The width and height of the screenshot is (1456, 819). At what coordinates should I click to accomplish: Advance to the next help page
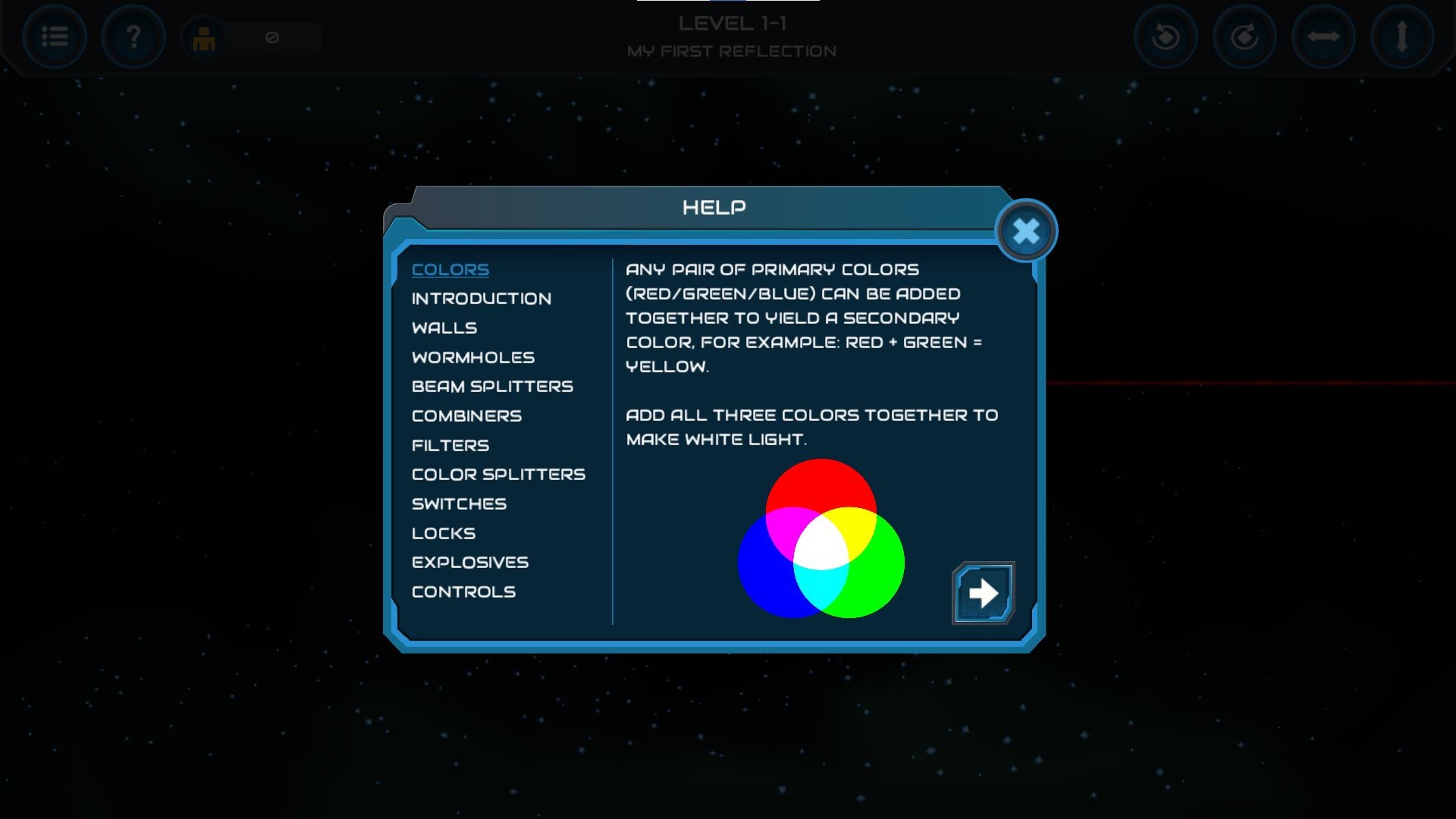coord(982,593)
